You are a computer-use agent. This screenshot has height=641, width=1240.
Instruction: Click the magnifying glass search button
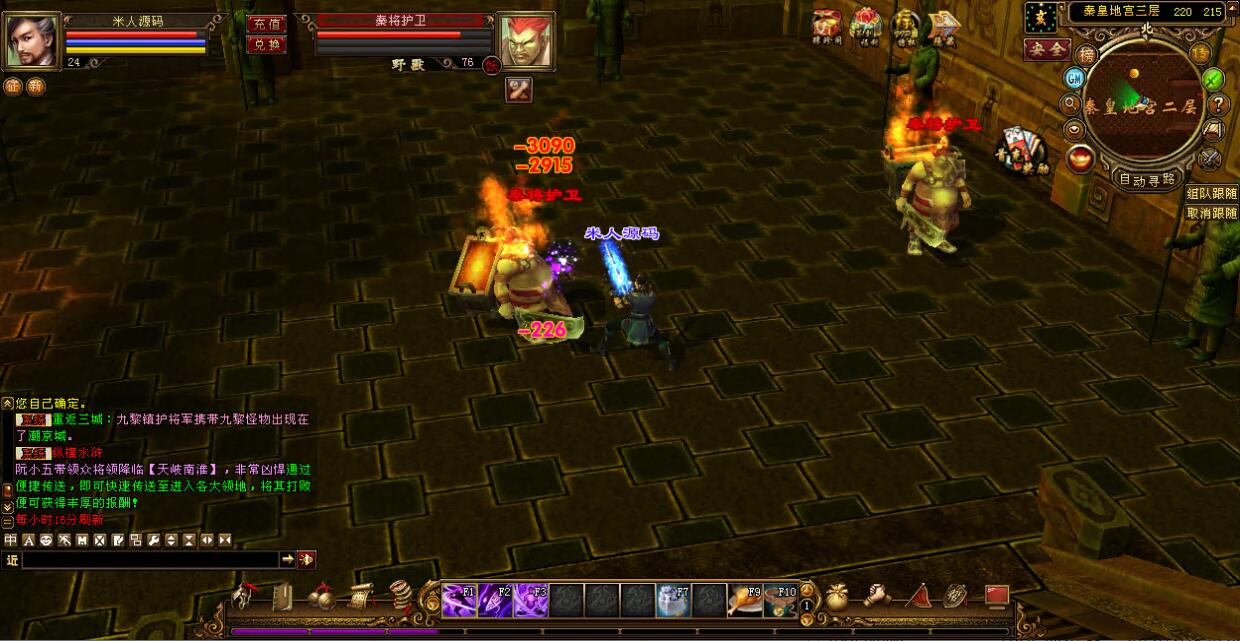pyautogui.click(x=1070, y=104)
